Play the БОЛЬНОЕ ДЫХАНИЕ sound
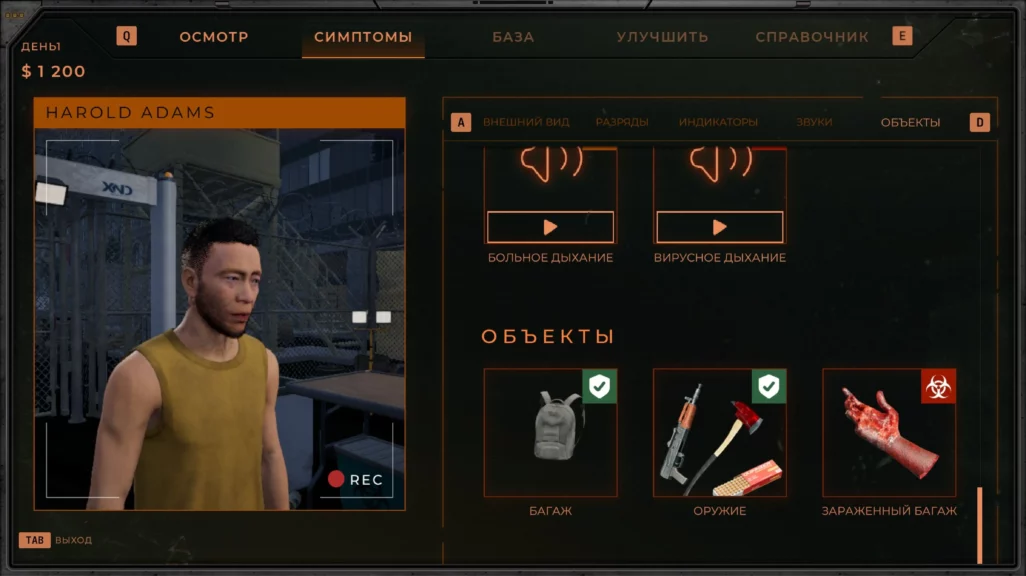Screen dimensions: 1026x576 point(550,227)
